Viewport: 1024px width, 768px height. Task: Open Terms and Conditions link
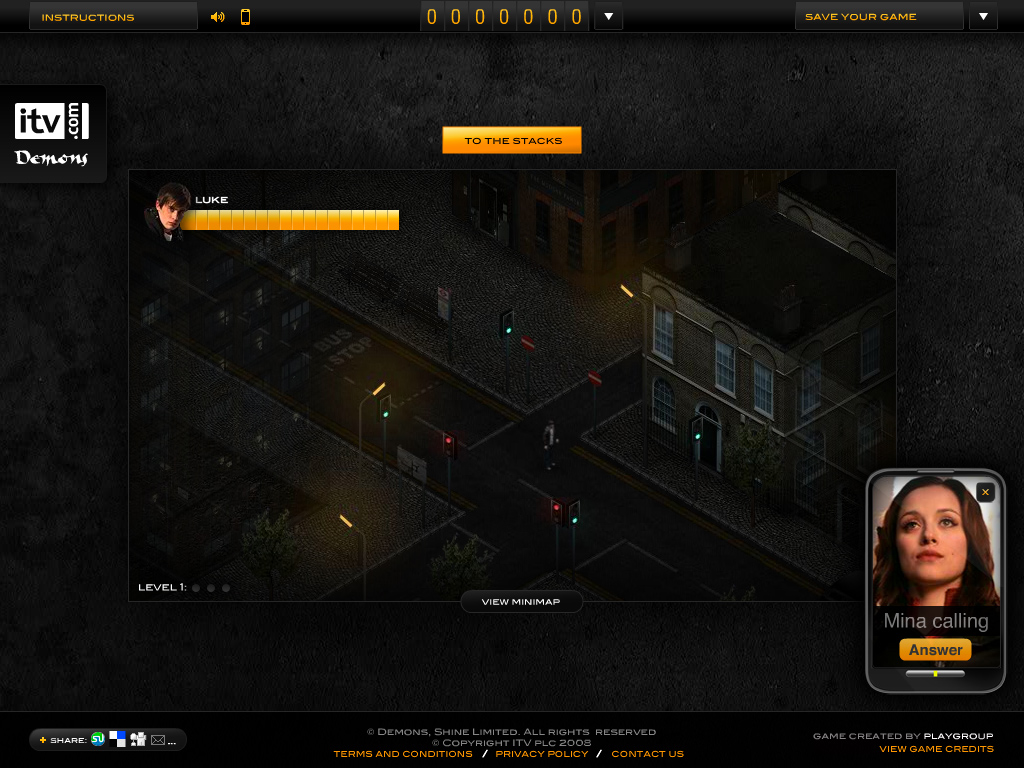pyautogui.click(x=403, y=754)
